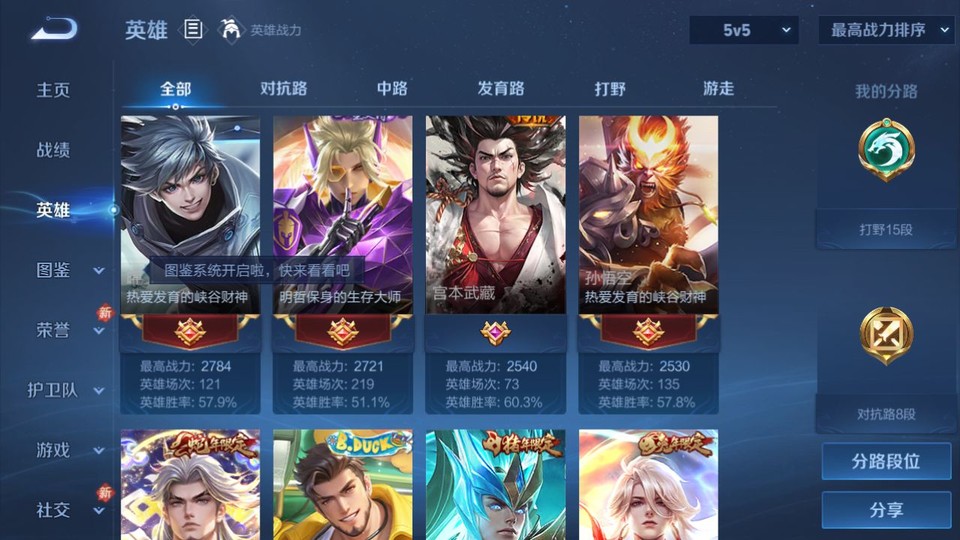Expand the 社交 social section
The image size is (960, 540).
(x=68, y=510)
